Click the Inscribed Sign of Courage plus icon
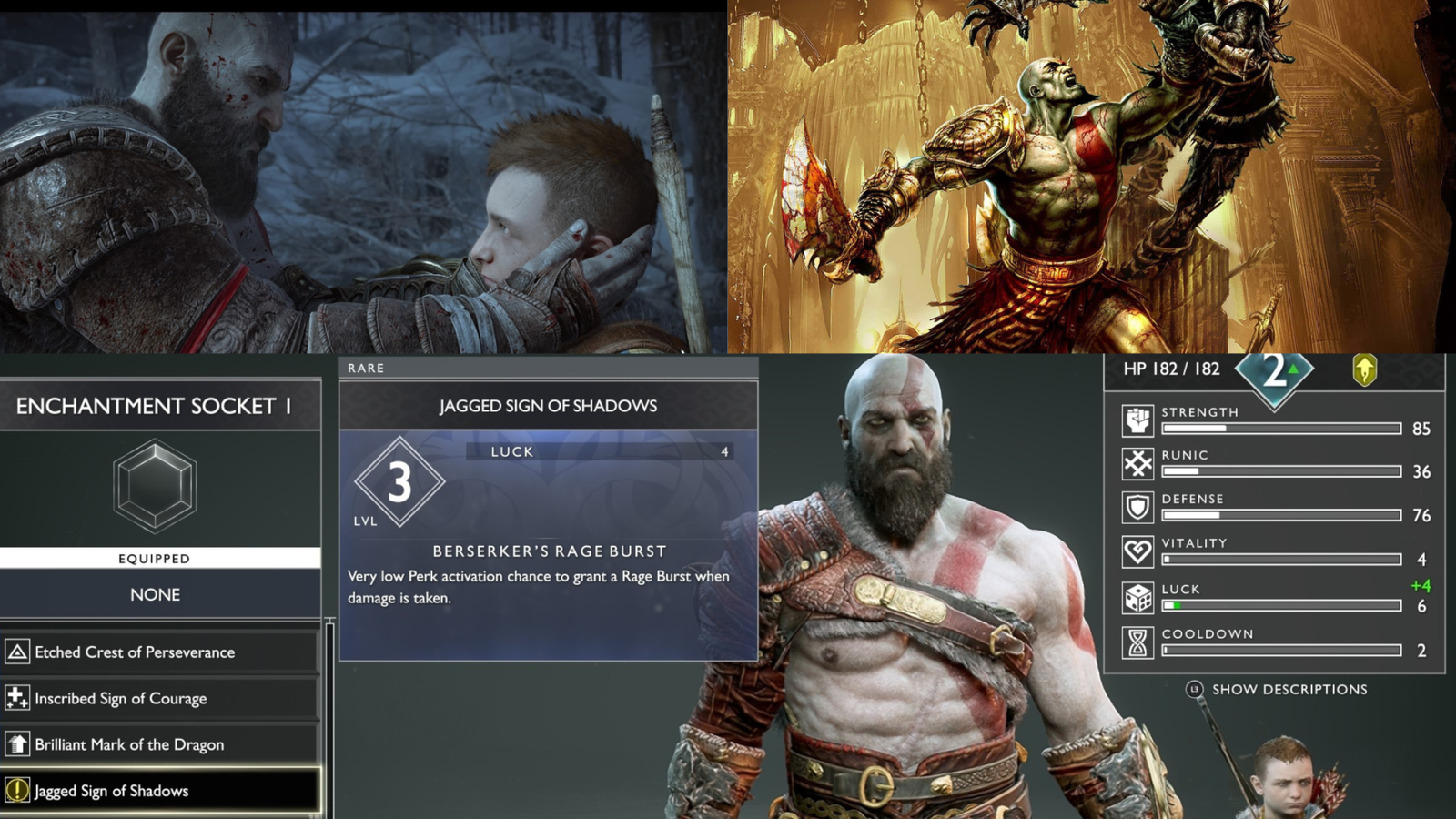Image resolution: width=1456 pixels, height=819 pixels. pyautogui.click(x=18, y=698)
